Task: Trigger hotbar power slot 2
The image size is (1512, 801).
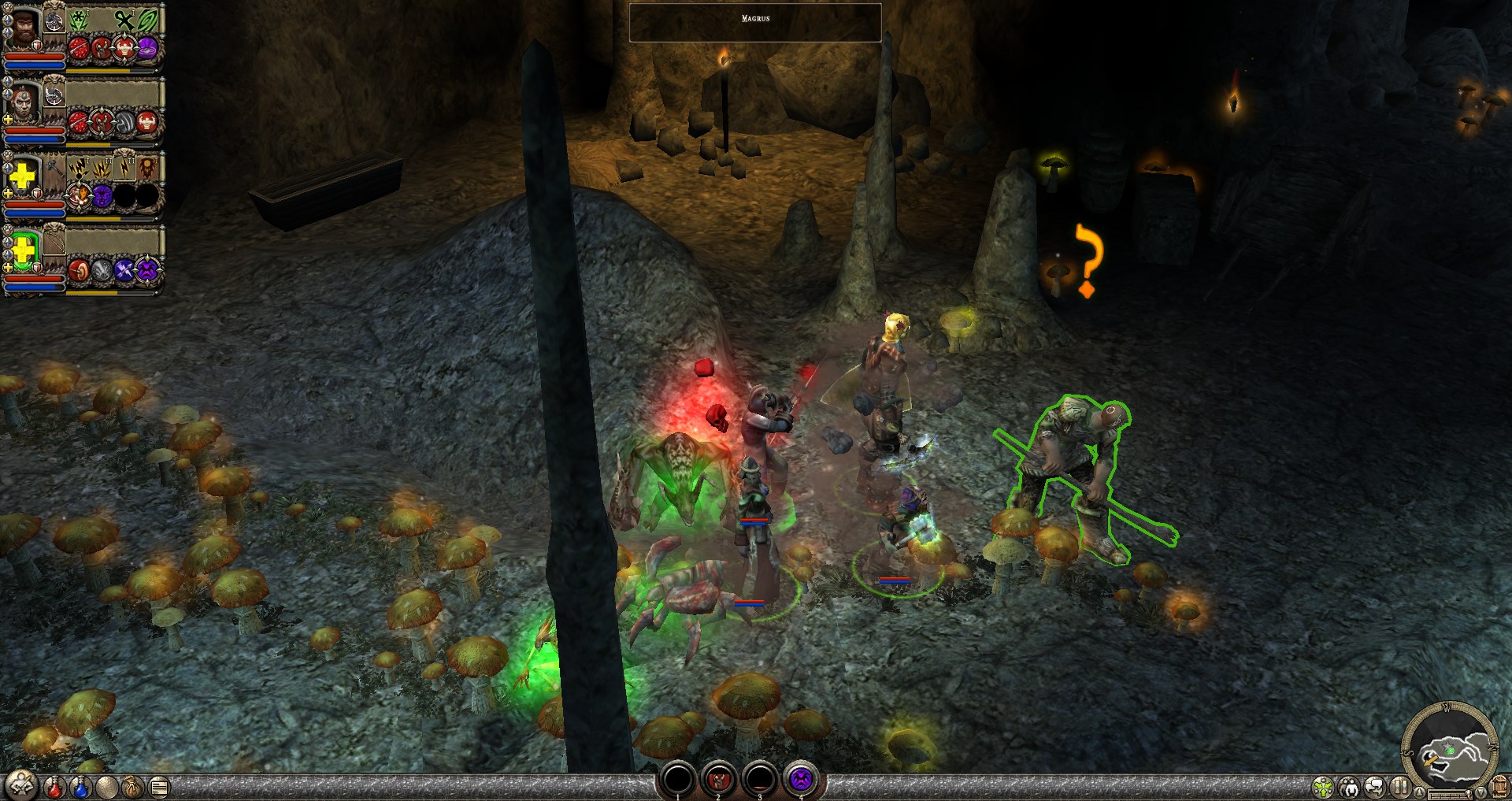Action: pyautogui.click(x=718, y=780)
